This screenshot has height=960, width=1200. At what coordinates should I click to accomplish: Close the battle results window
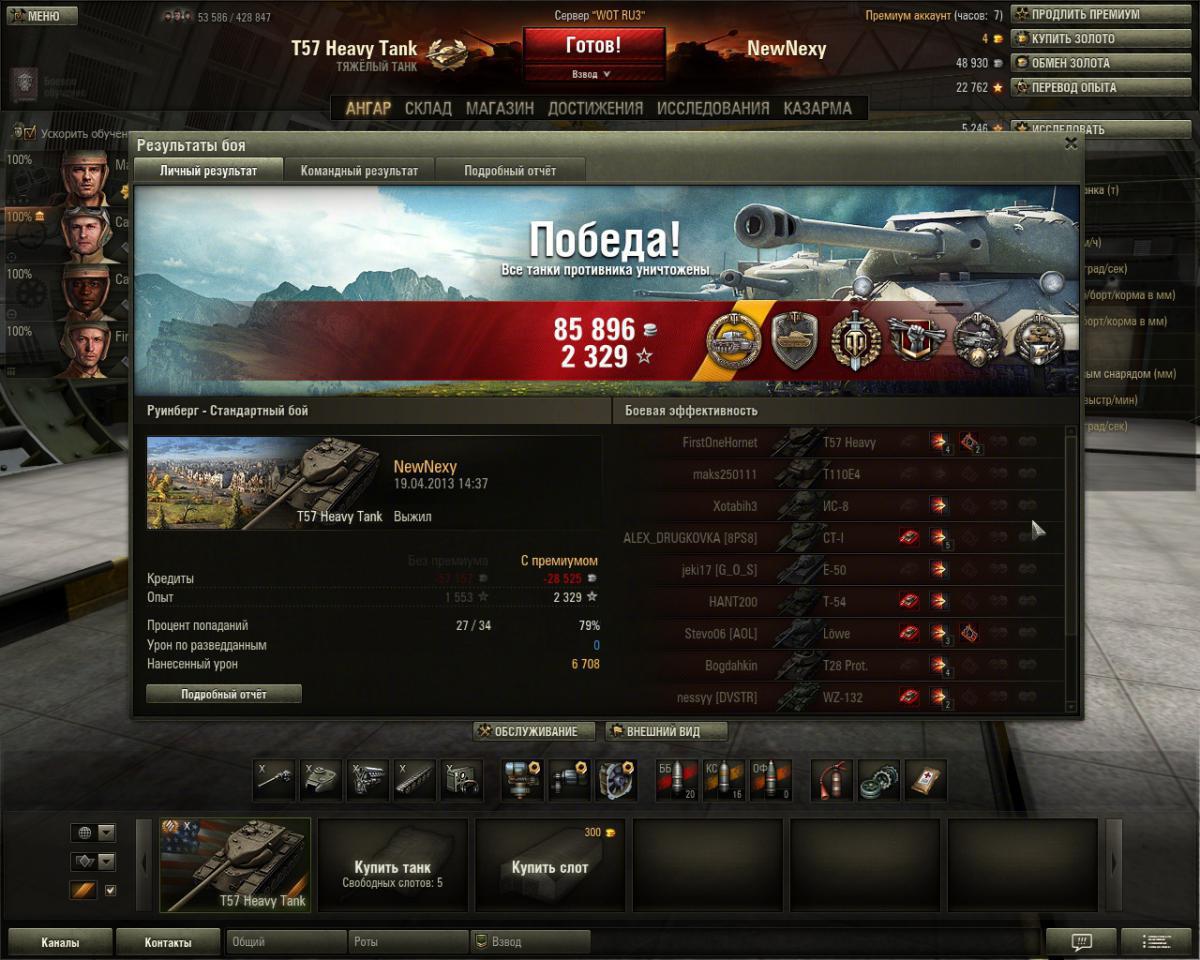click(1071, 144)
